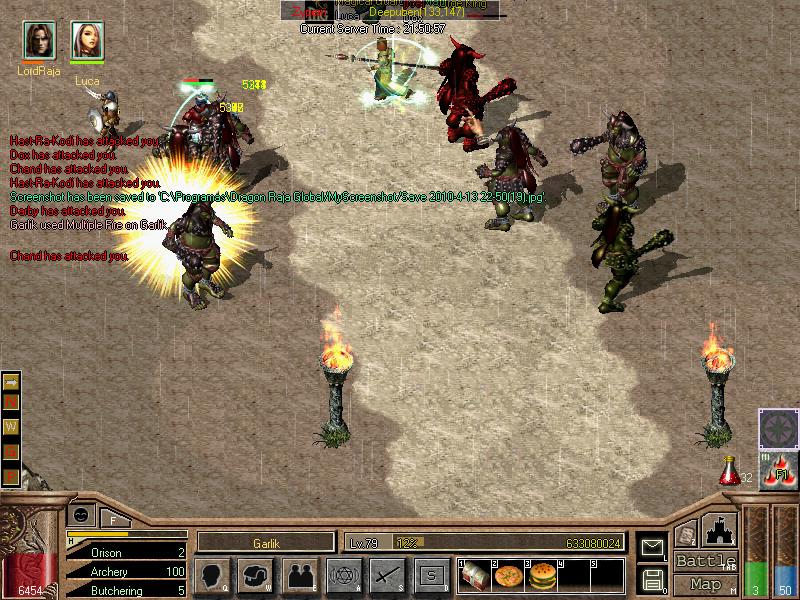Click the compass magic slot above fire skill
Viewport: 800px width, 600px height.
tap(778, 429)
